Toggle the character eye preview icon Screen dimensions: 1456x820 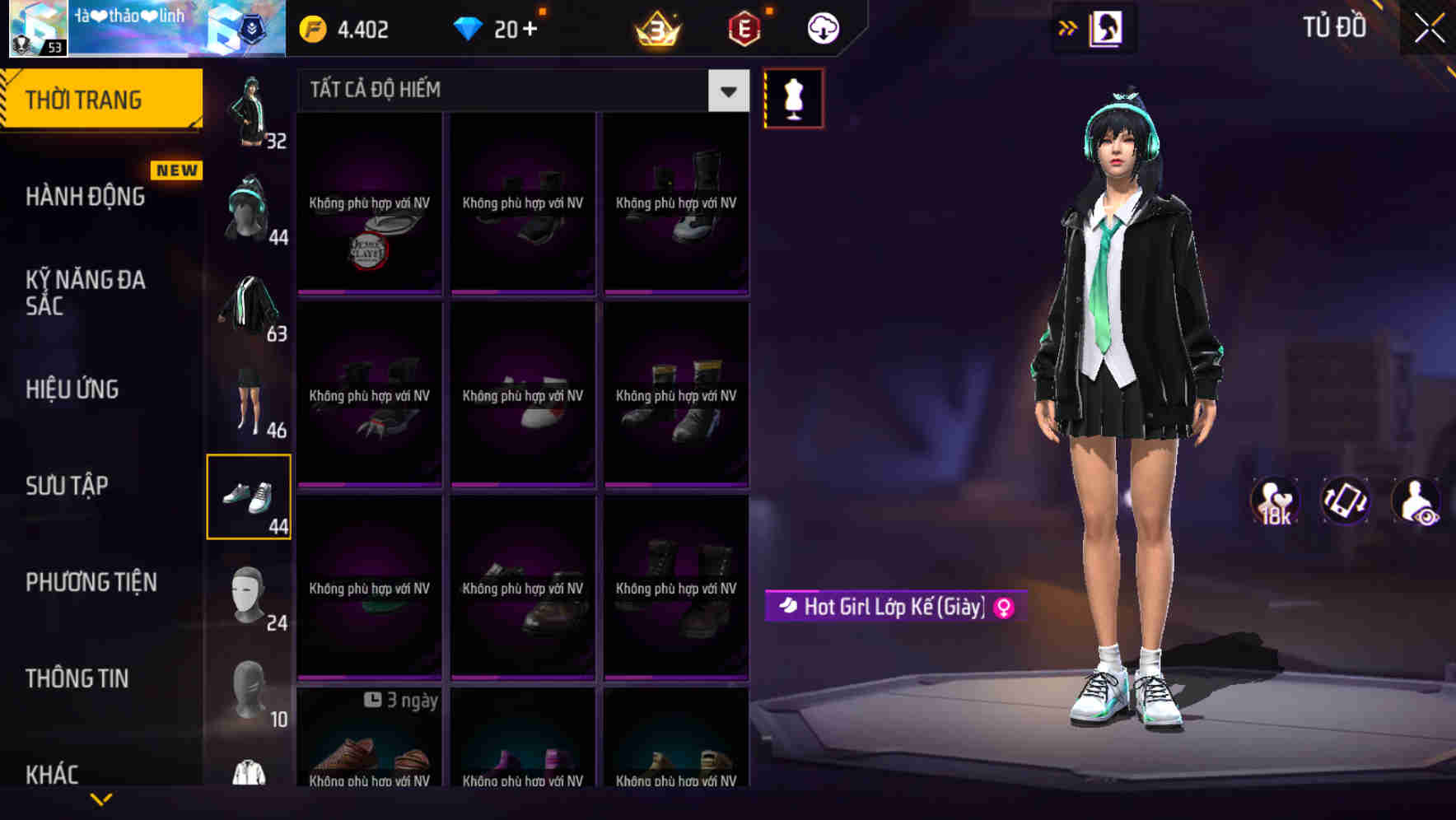click(1414, 502)
